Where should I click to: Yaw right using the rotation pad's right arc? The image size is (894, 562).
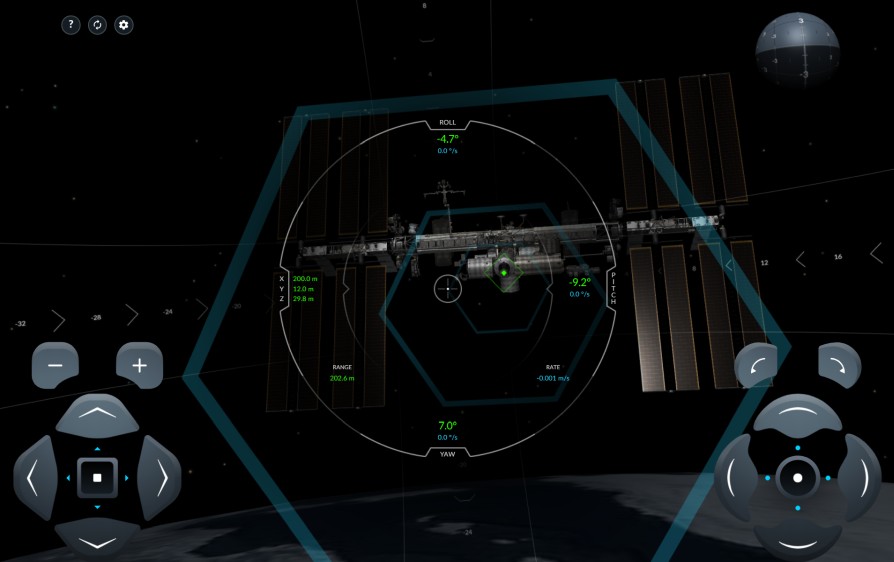point(860,478)
